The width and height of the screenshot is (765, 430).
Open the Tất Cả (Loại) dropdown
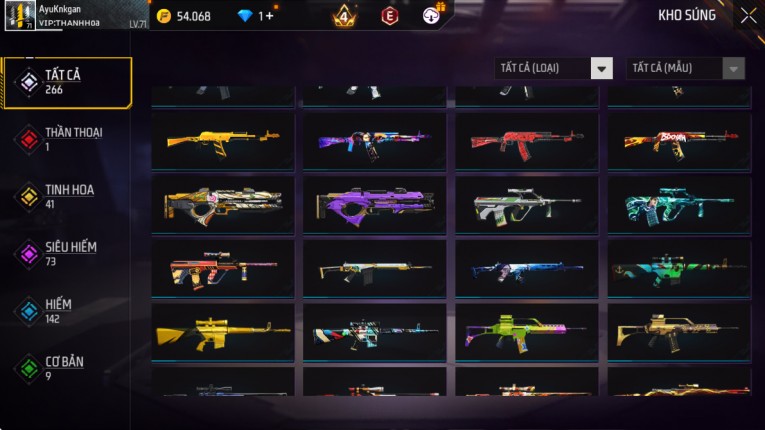coord(553,68)
